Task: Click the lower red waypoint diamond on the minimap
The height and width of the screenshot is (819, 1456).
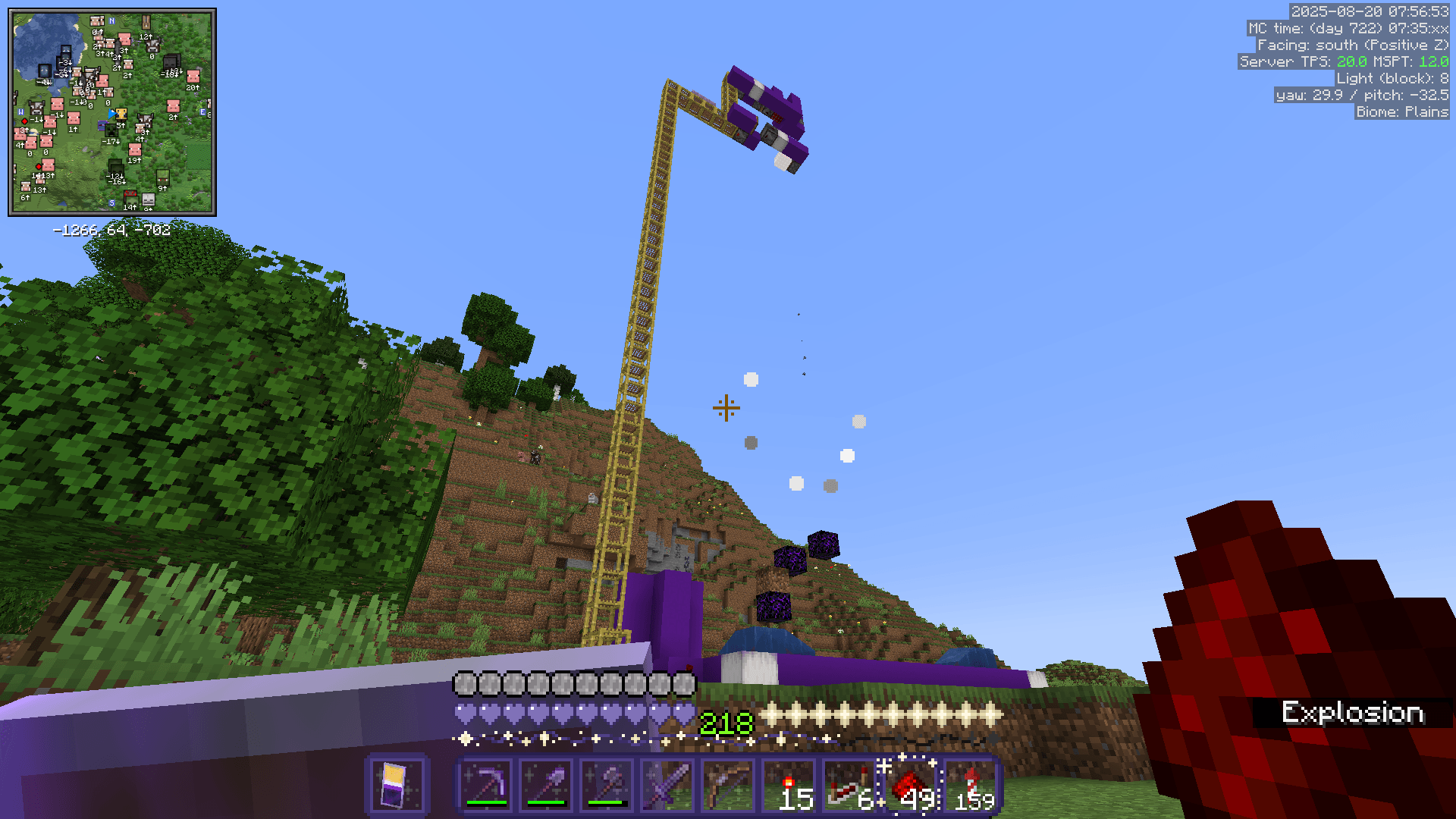Action: click(x=39, y=166)
